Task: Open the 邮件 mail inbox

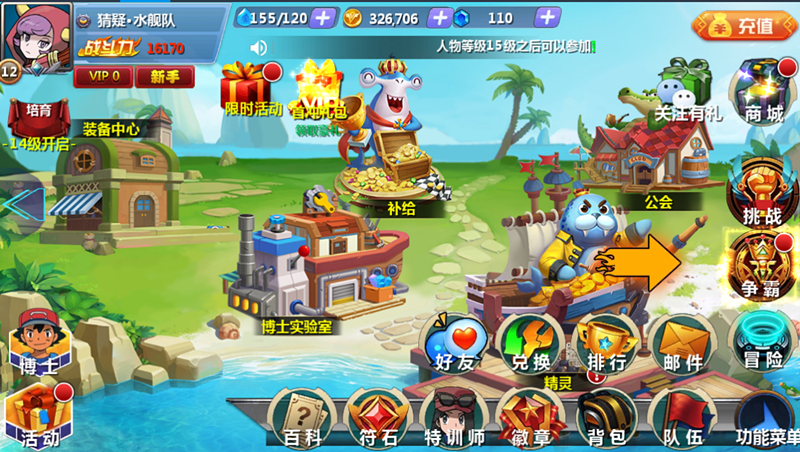Action: pyautogui.click(x=683, y=342)
